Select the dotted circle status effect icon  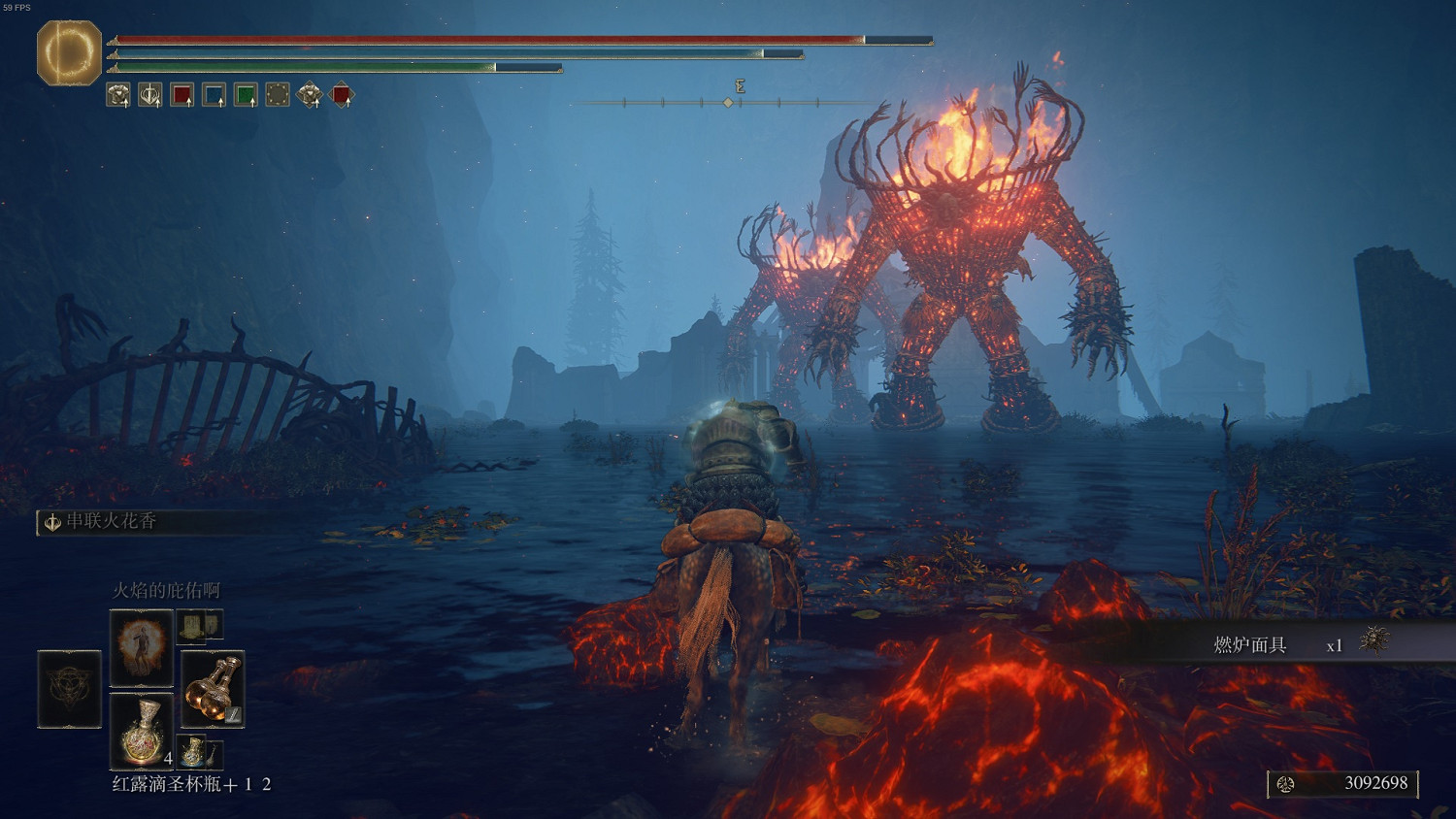[x=278, y=95]
